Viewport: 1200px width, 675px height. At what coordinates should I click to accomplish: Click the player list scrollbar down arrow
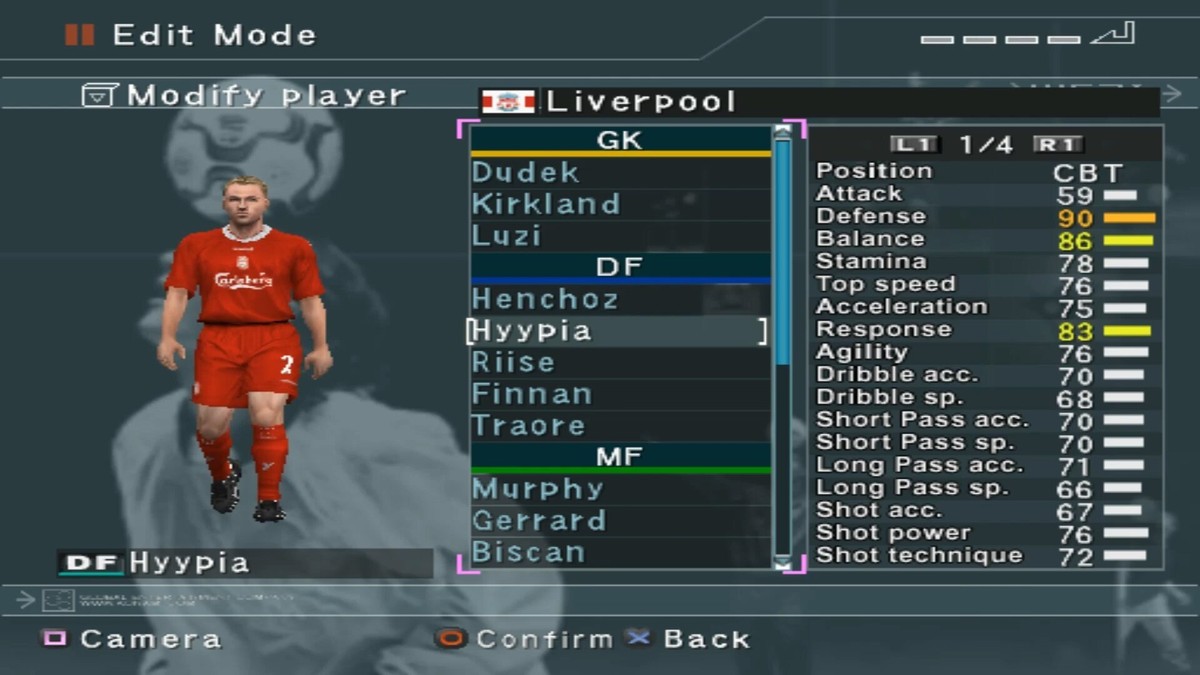click(782, 563)
